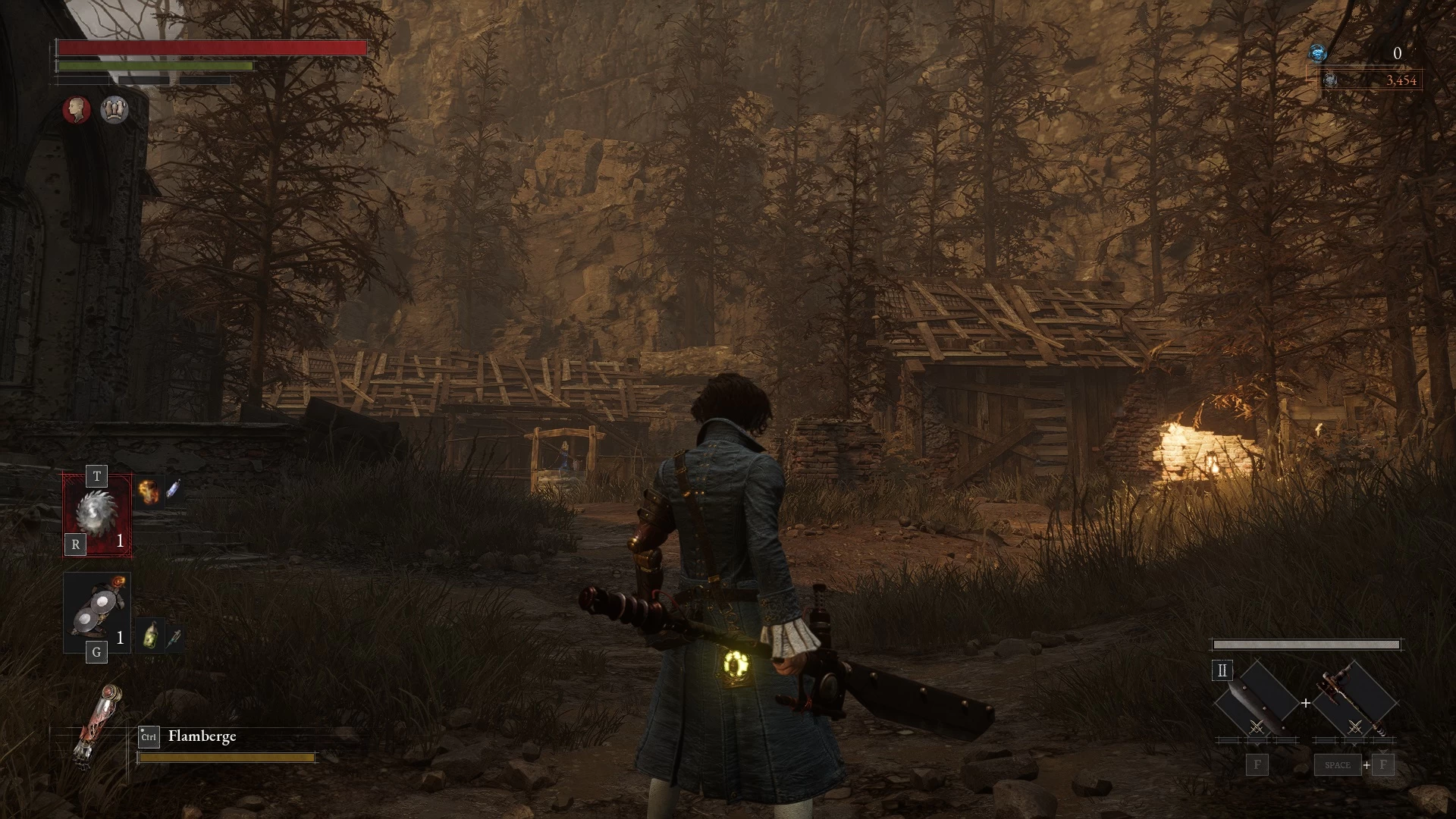
Task: Click the blue Ergo swirl icon
Action: point(1319,53)
